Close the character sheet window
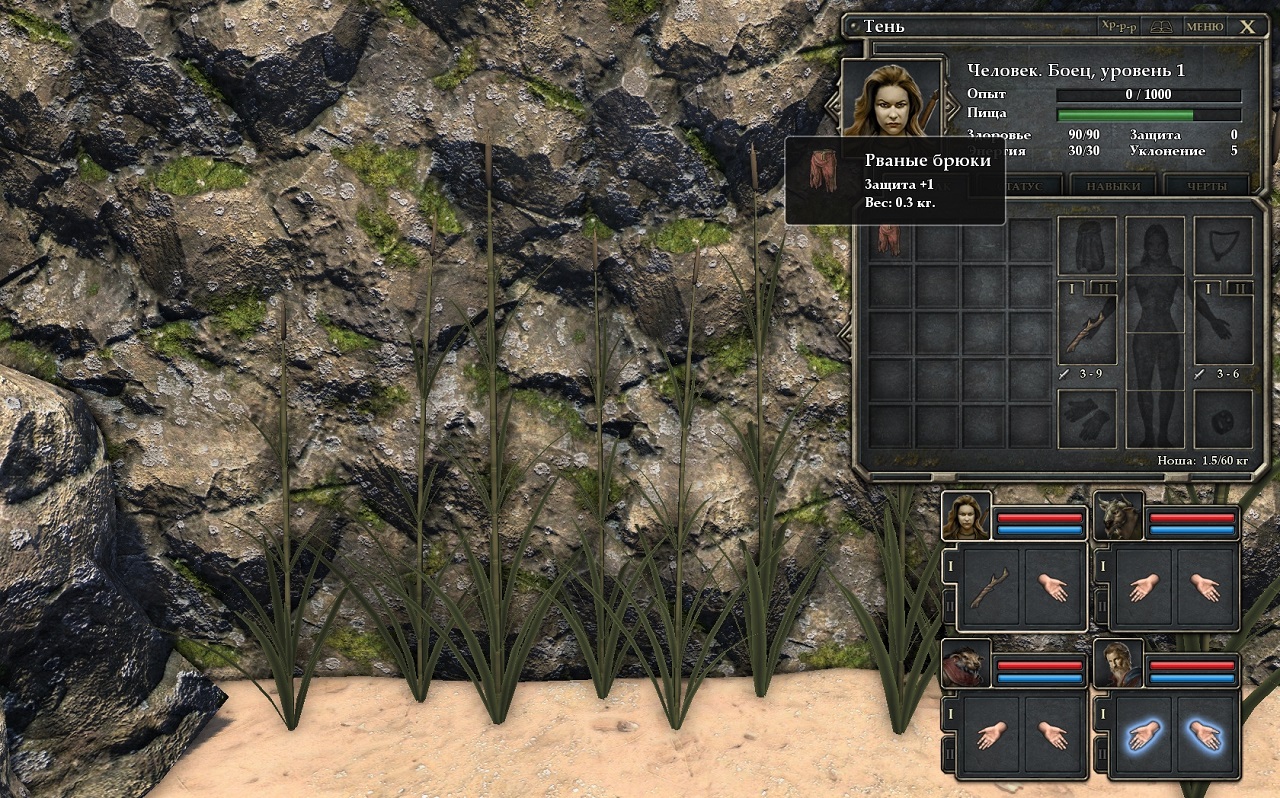 [x=1247, y=27]
